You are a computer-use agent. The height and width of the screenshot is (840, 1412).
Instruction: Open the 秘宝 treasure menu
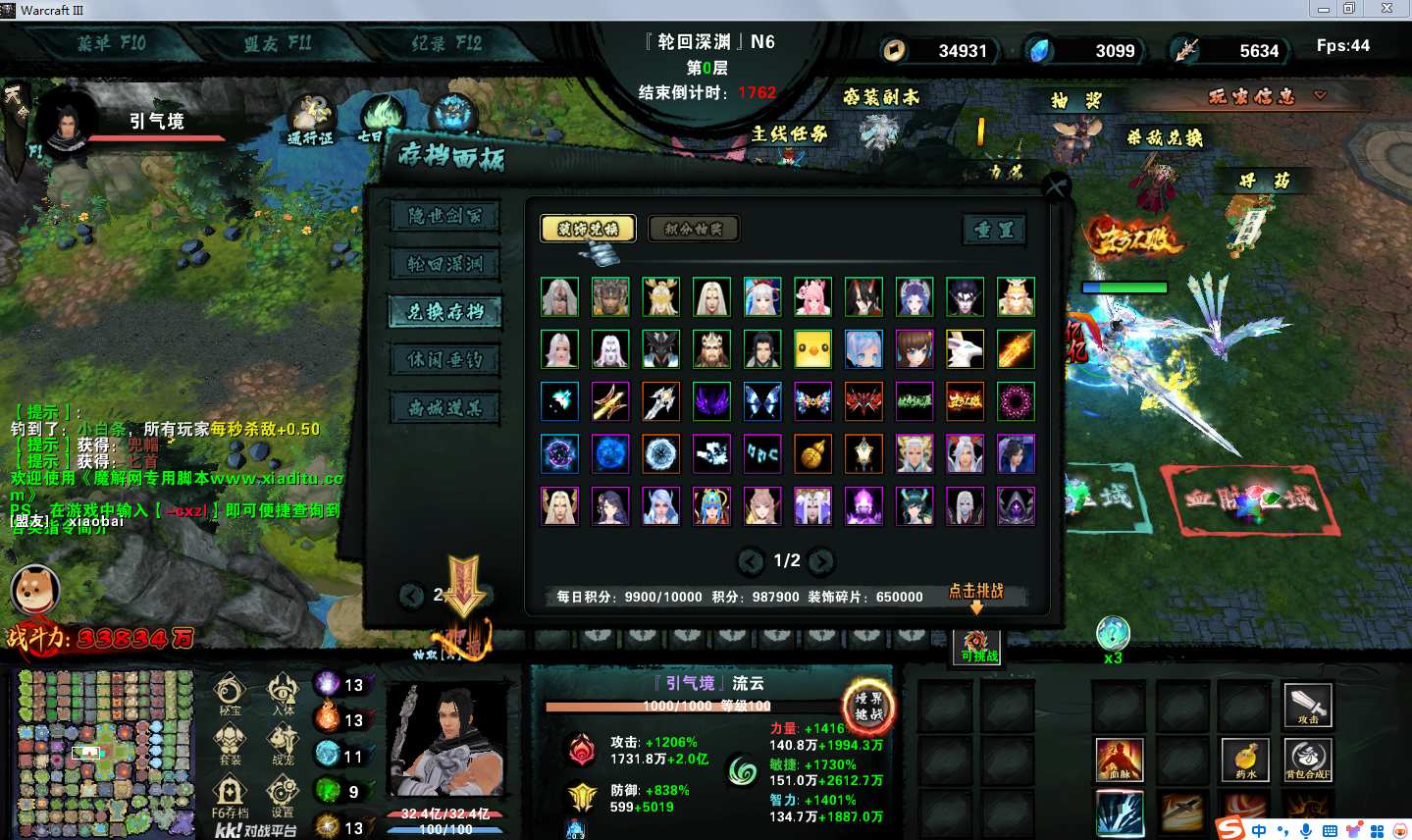point(230,693)
